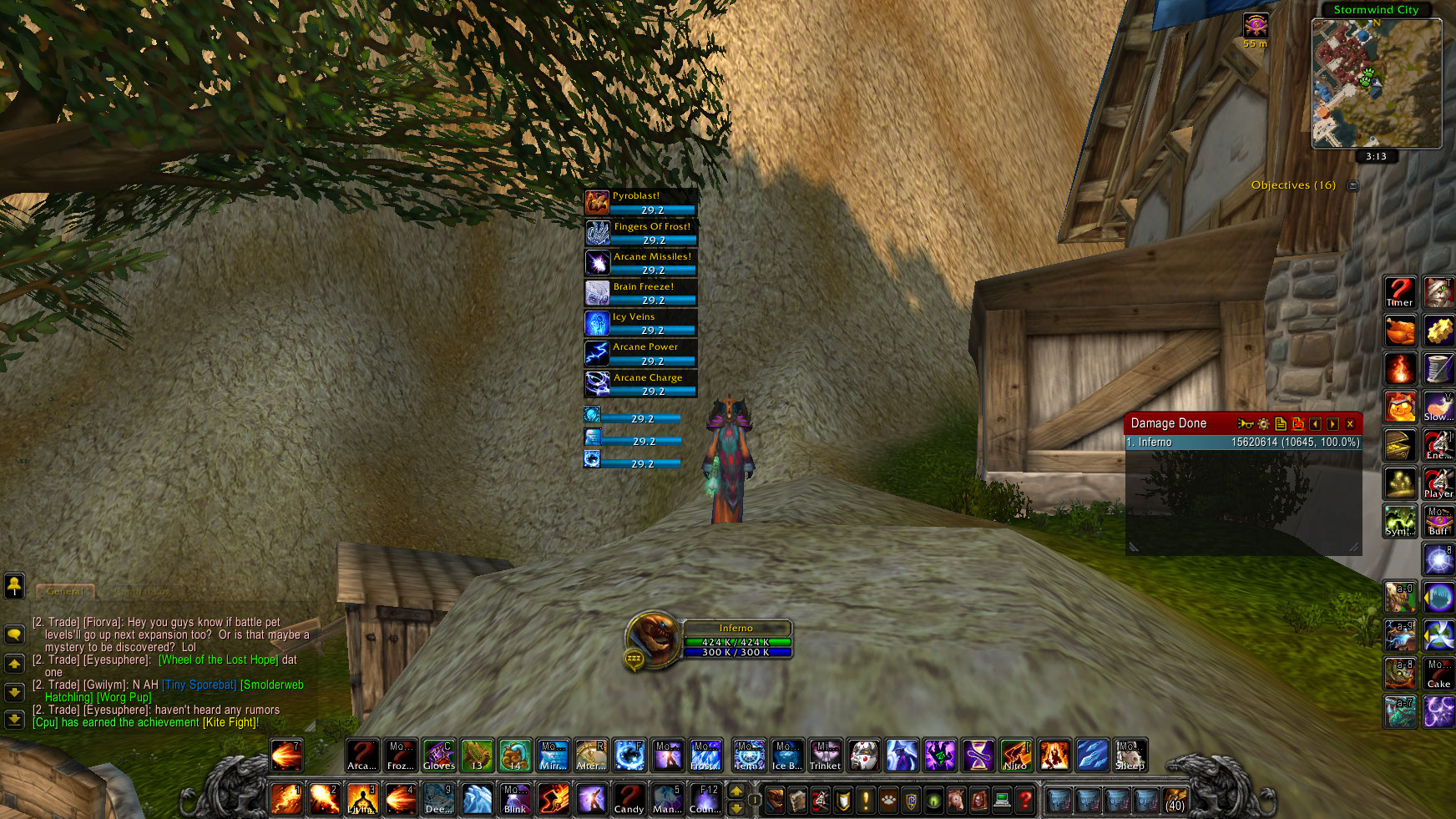
Task: Click the Pyroblast! proc tracker bar
Action: [x=640, y=202]
